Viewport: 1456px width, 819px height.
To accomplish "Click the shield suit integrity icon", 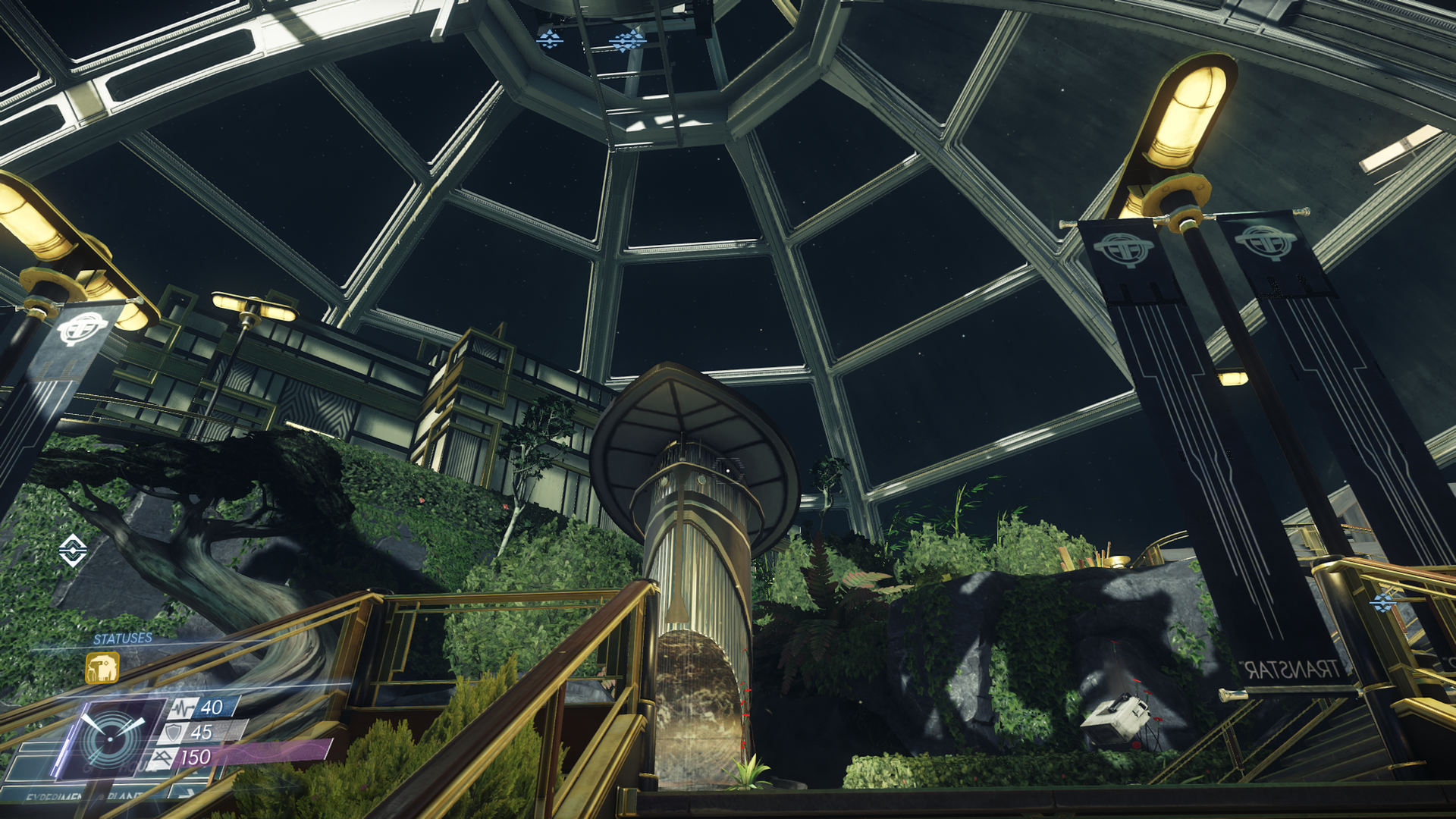I will 173,732.
